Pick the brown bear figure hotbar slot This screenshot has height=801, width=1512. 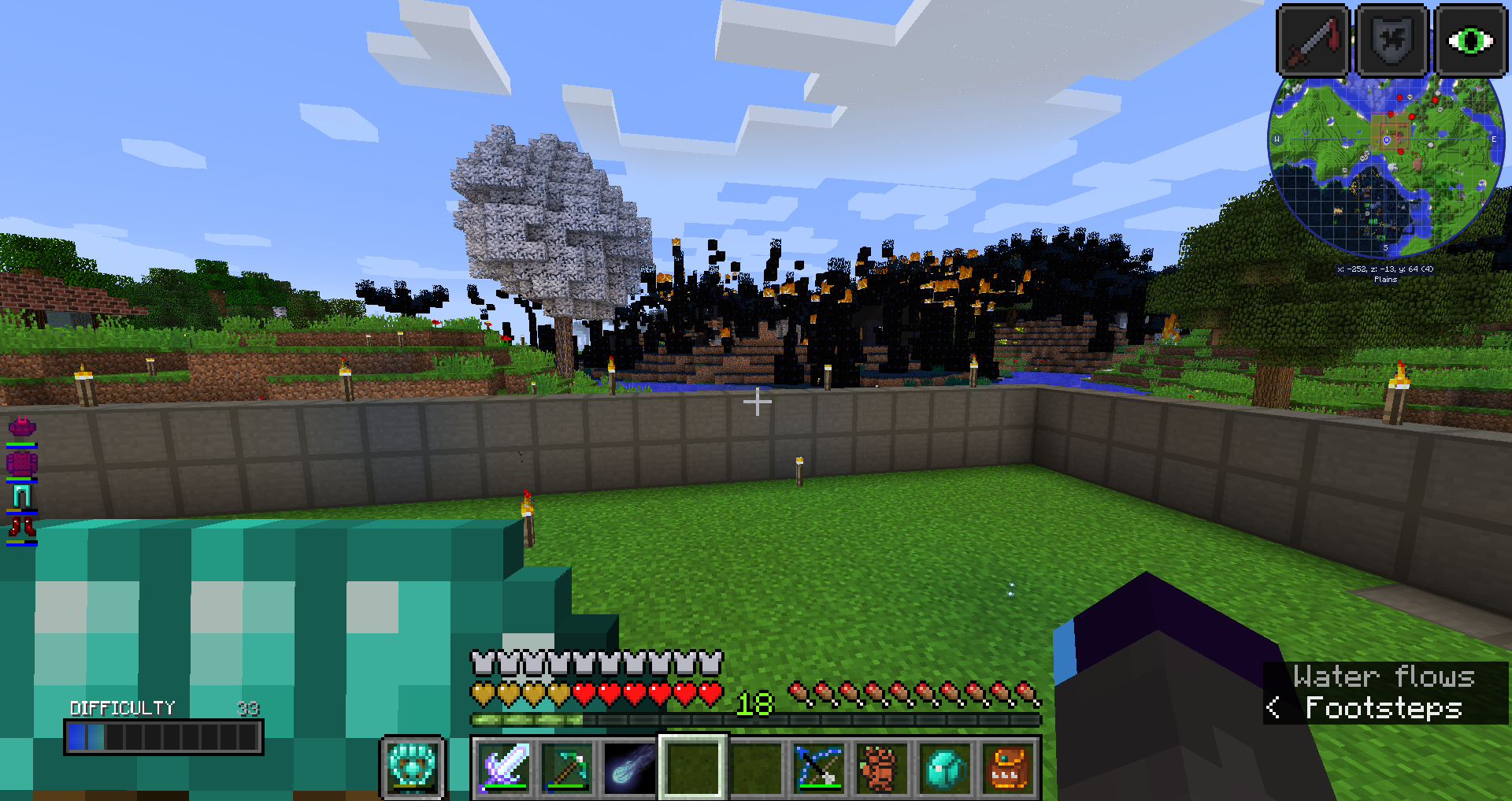pyautogui.click(x=882, y=768)
